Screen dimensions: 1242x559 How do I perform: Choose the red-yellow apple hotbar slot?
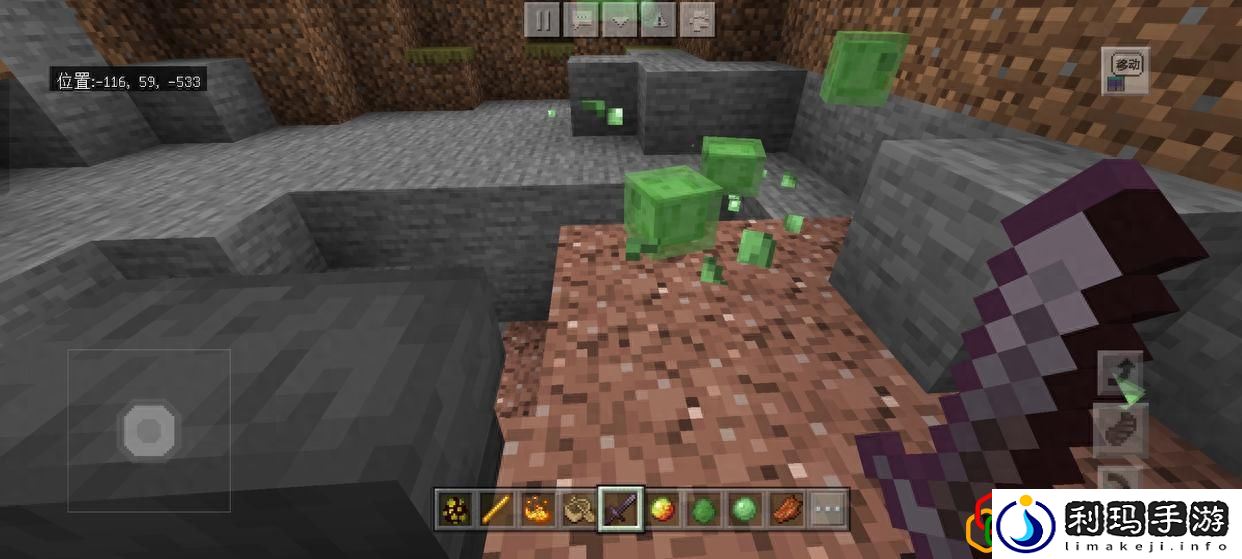point(659,509)
